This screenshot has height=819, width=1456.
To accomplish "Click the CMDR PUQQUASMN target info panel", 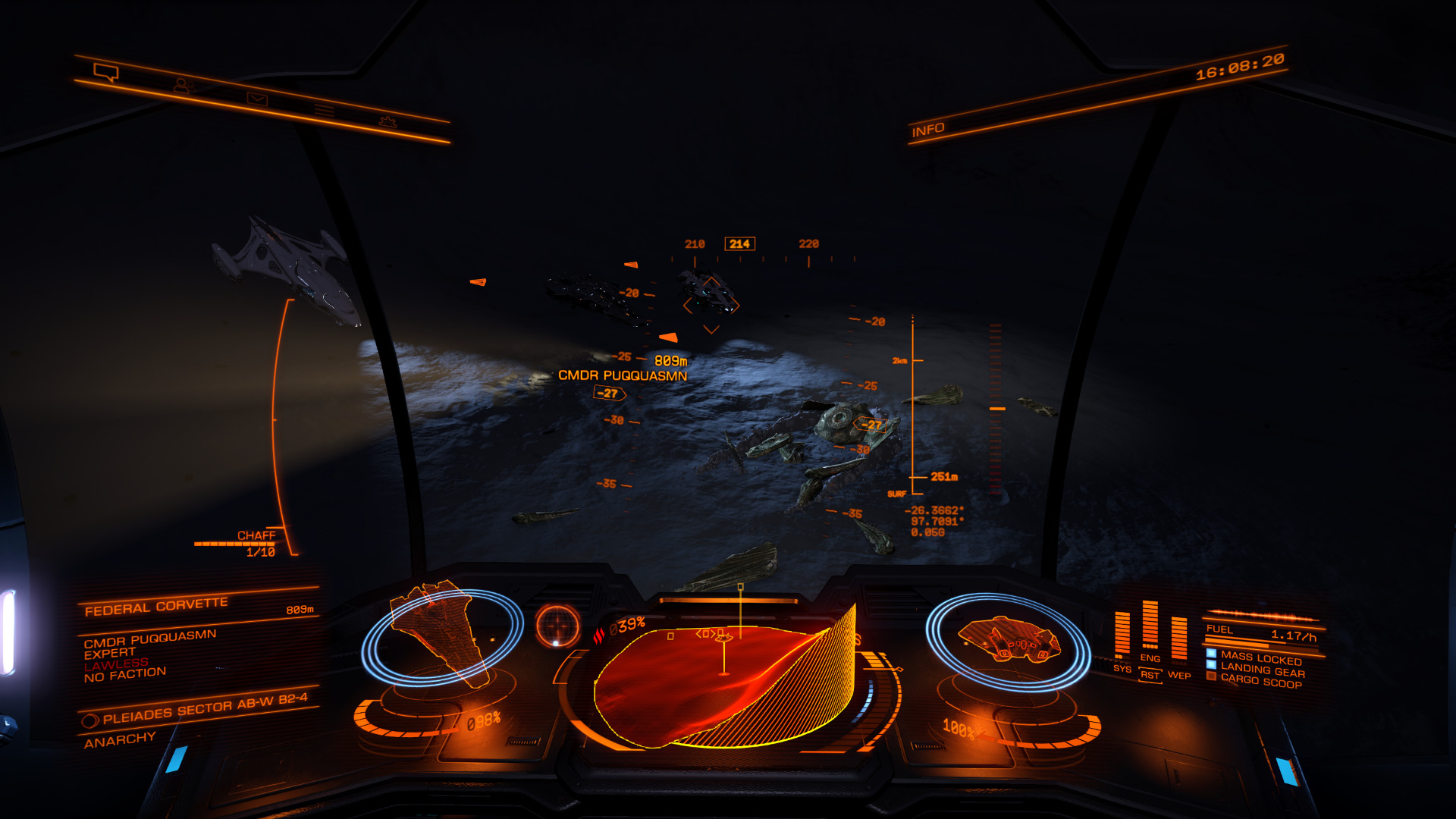I will (150, 654).
